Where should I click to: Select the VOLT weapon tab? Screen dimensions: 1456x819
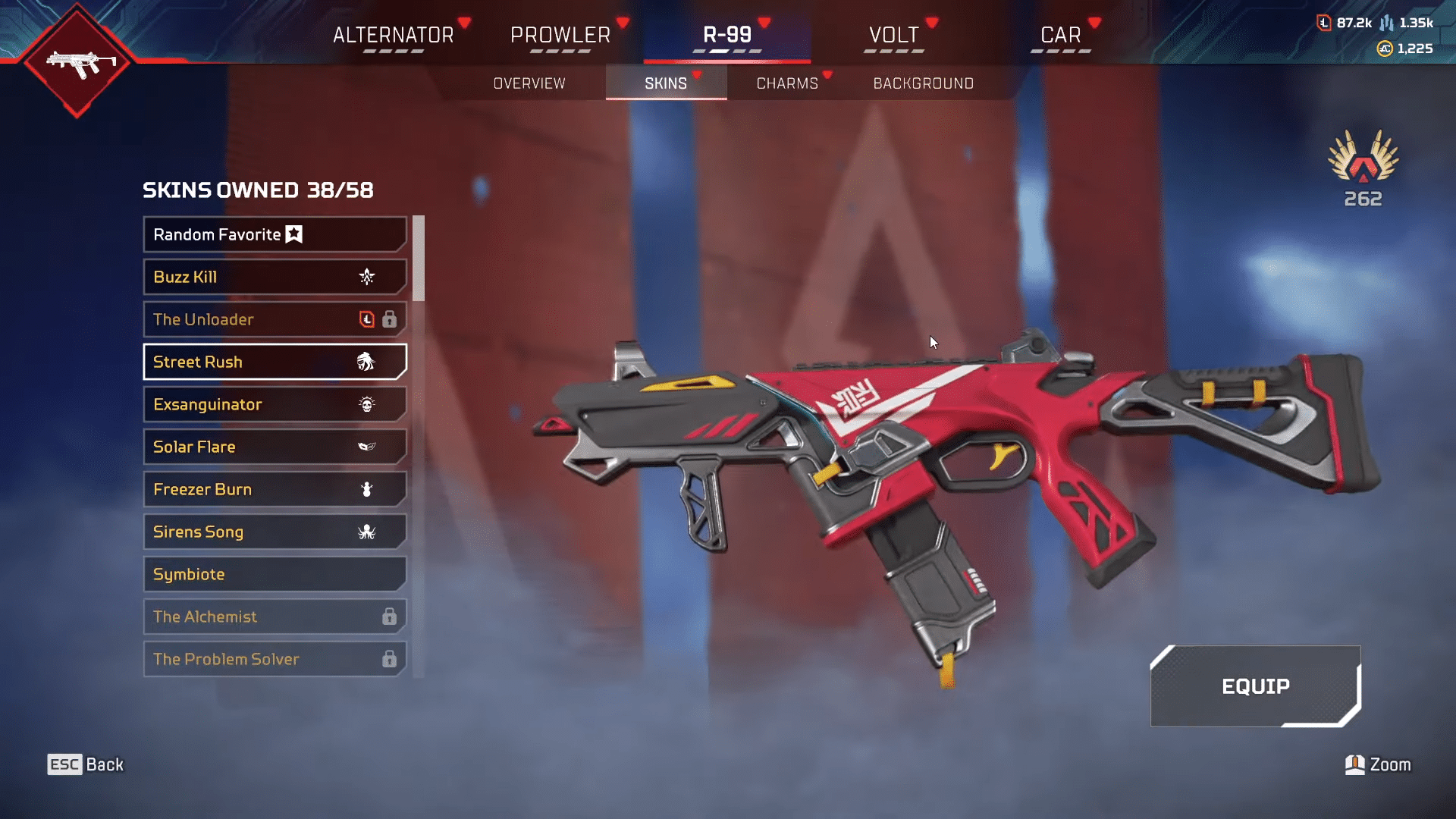tap(893, 34)
